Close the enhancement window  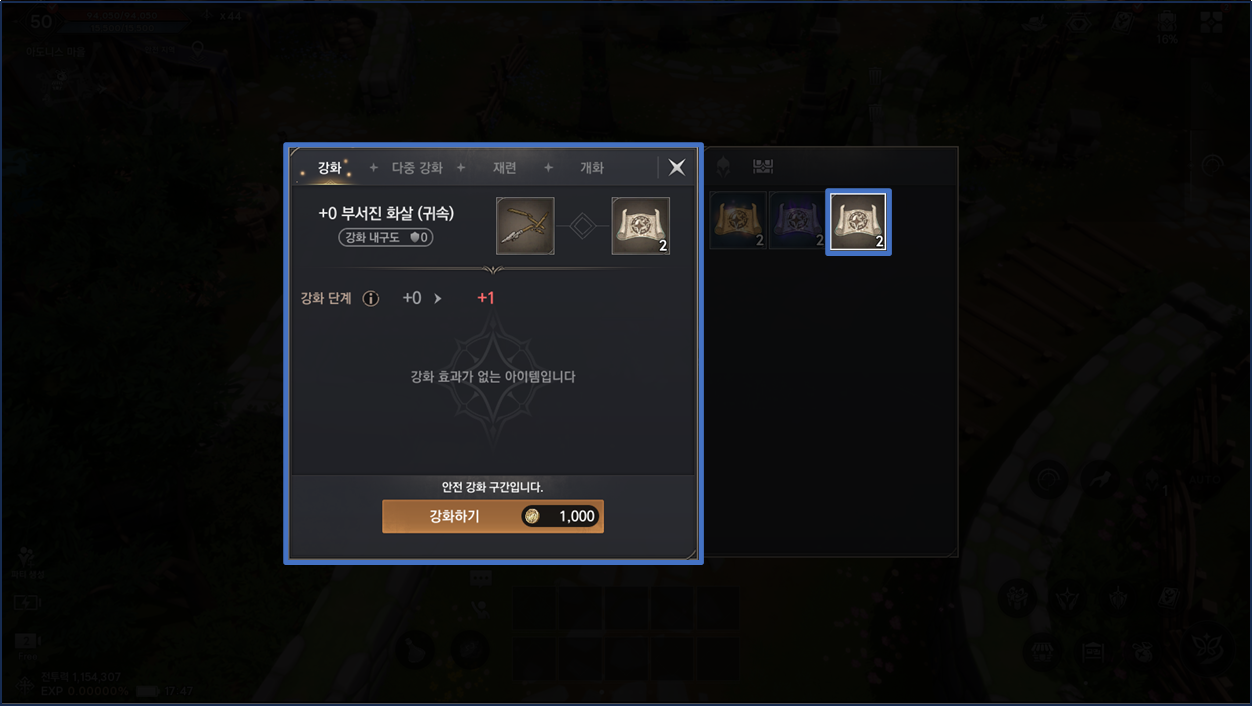pyautogui.click(x=677, y=167)
